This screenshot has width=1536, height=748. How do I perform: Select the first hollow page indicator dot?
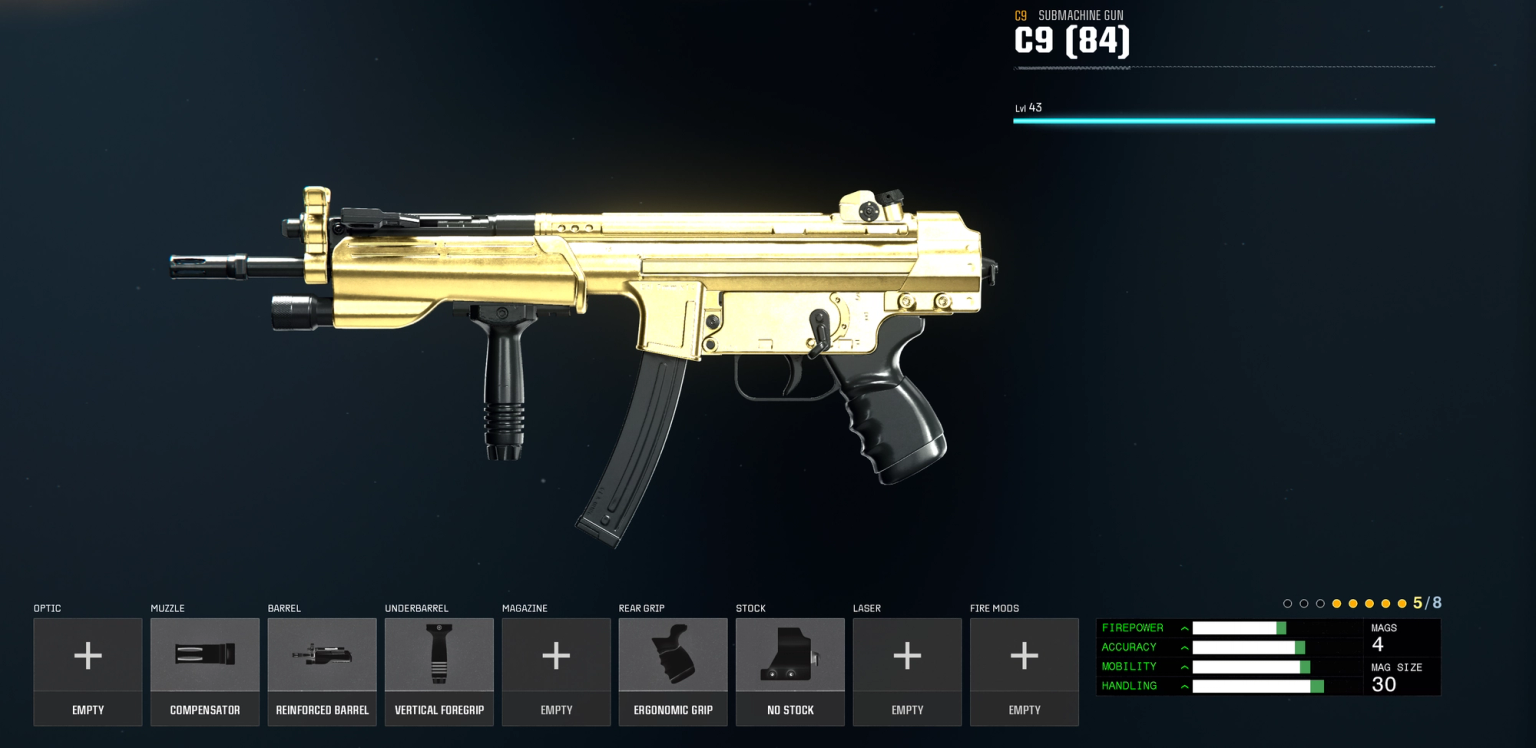click(1288, 603)
